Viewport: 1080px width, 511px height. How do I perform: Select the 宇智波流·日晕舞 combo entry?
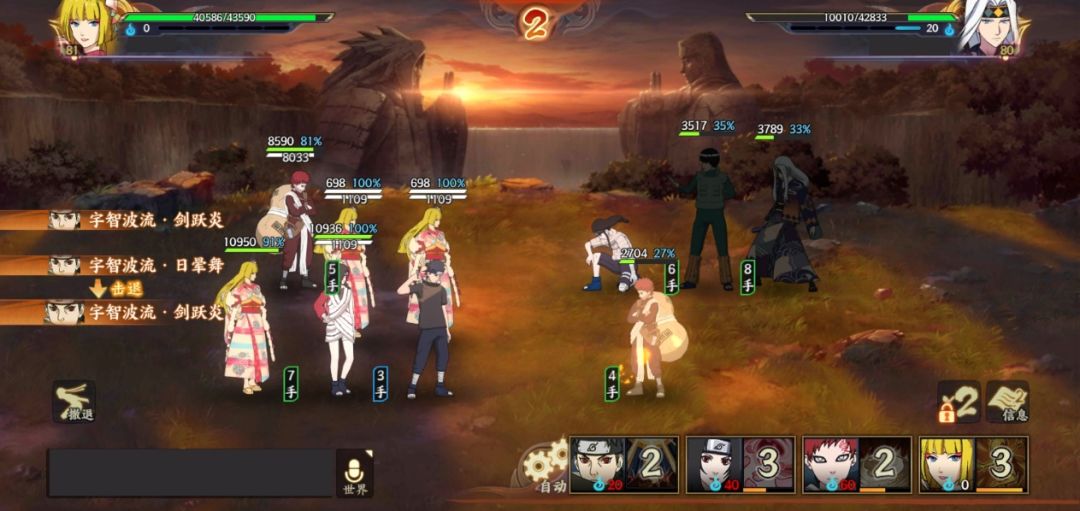(x=135, y=265)
